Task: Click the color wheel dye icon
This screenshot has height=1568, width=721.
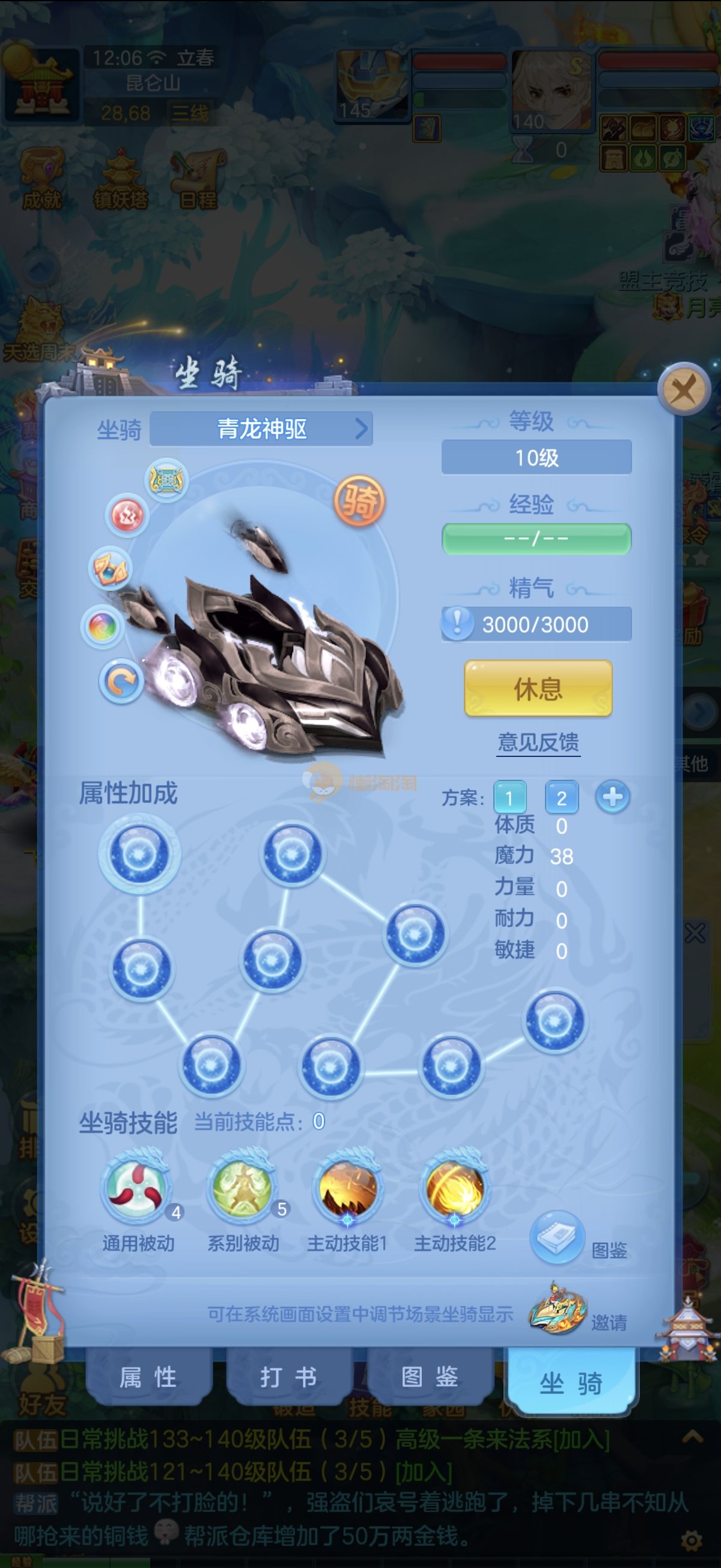Action: click(102, 626)
